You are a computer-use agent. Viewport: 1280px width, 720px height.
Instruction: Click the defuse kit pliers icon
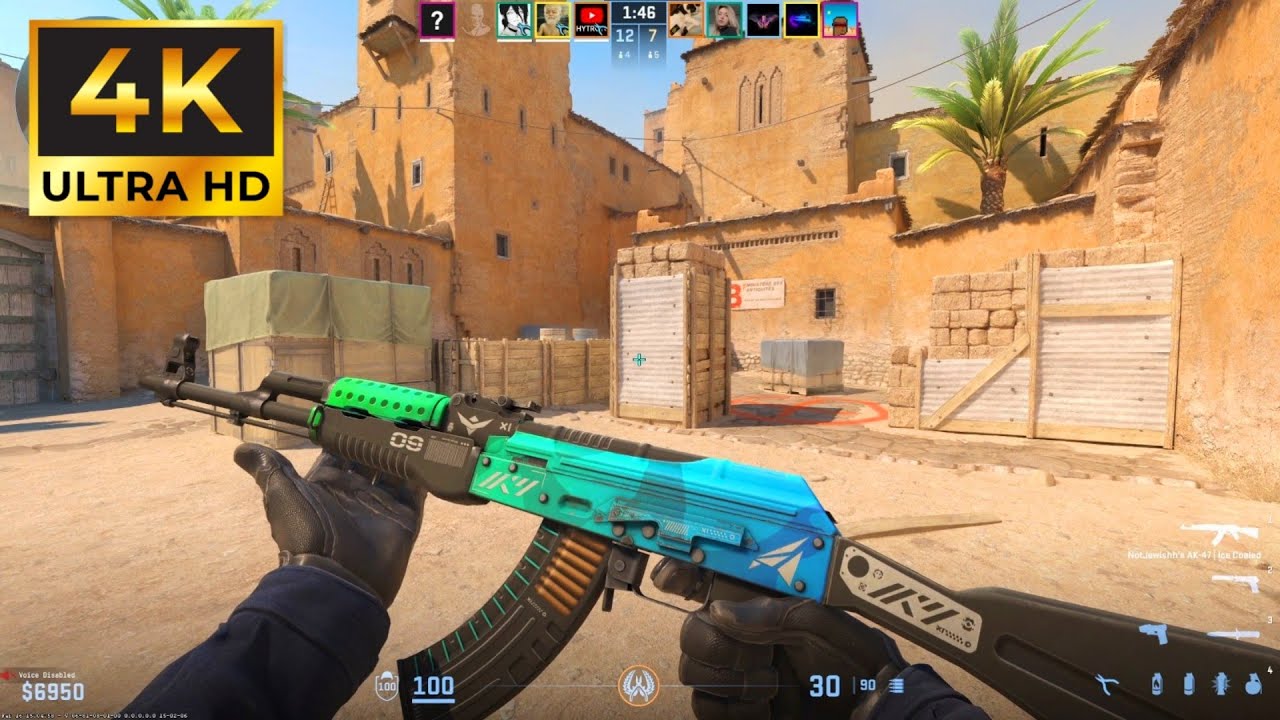pos(1106,685)
